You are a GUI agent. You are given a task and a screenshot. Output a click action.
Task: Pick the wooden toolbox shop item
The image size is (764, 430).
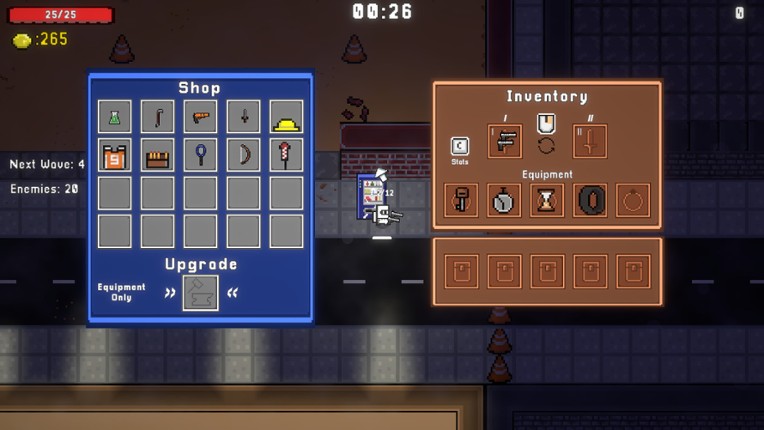point(158,155)
